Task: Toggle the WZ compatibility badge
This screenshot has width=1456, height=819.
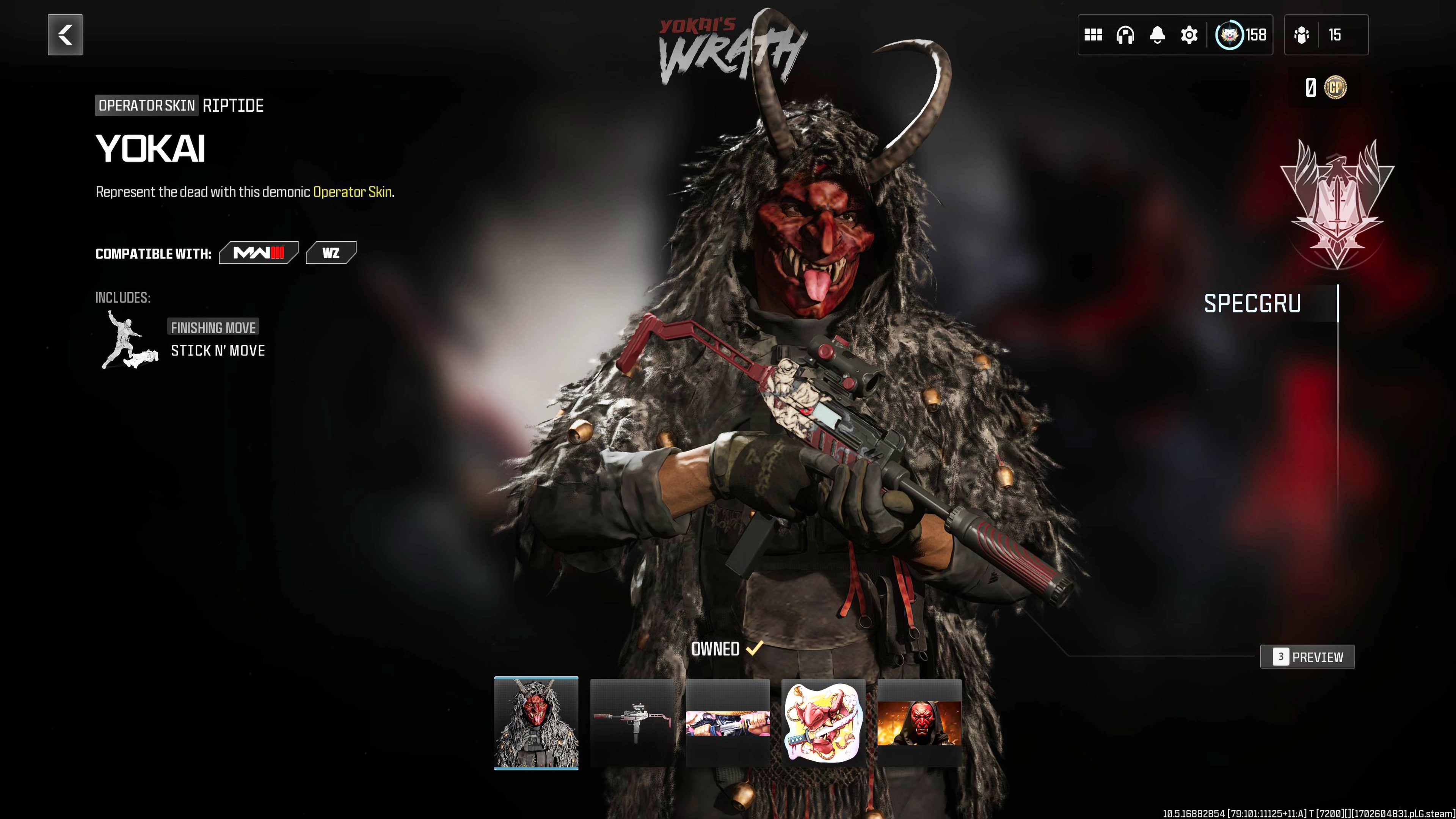Action: coord(332,253)
